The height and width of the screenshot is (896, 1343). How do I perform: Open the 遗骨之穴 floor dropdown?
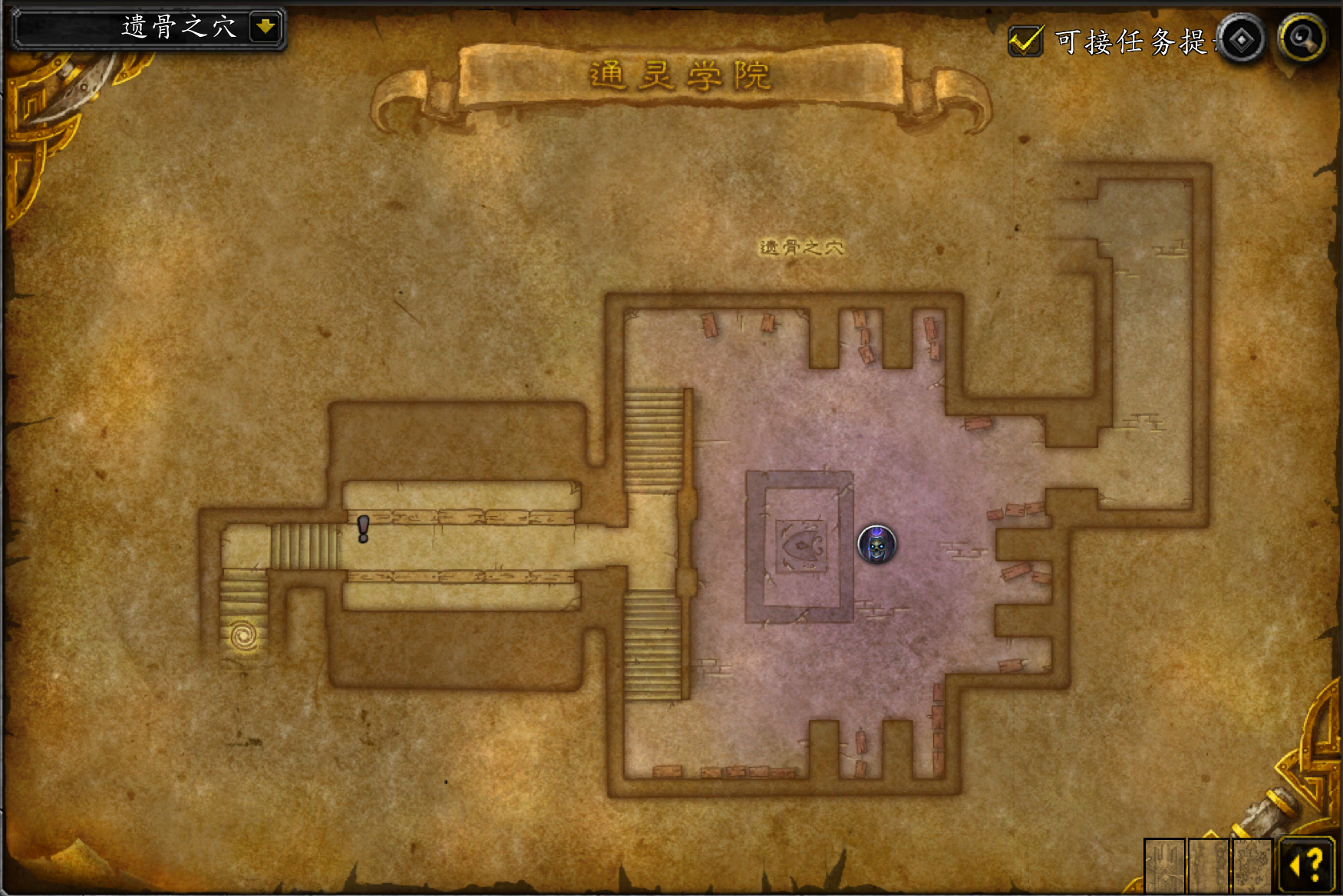(x=266, y=28)
